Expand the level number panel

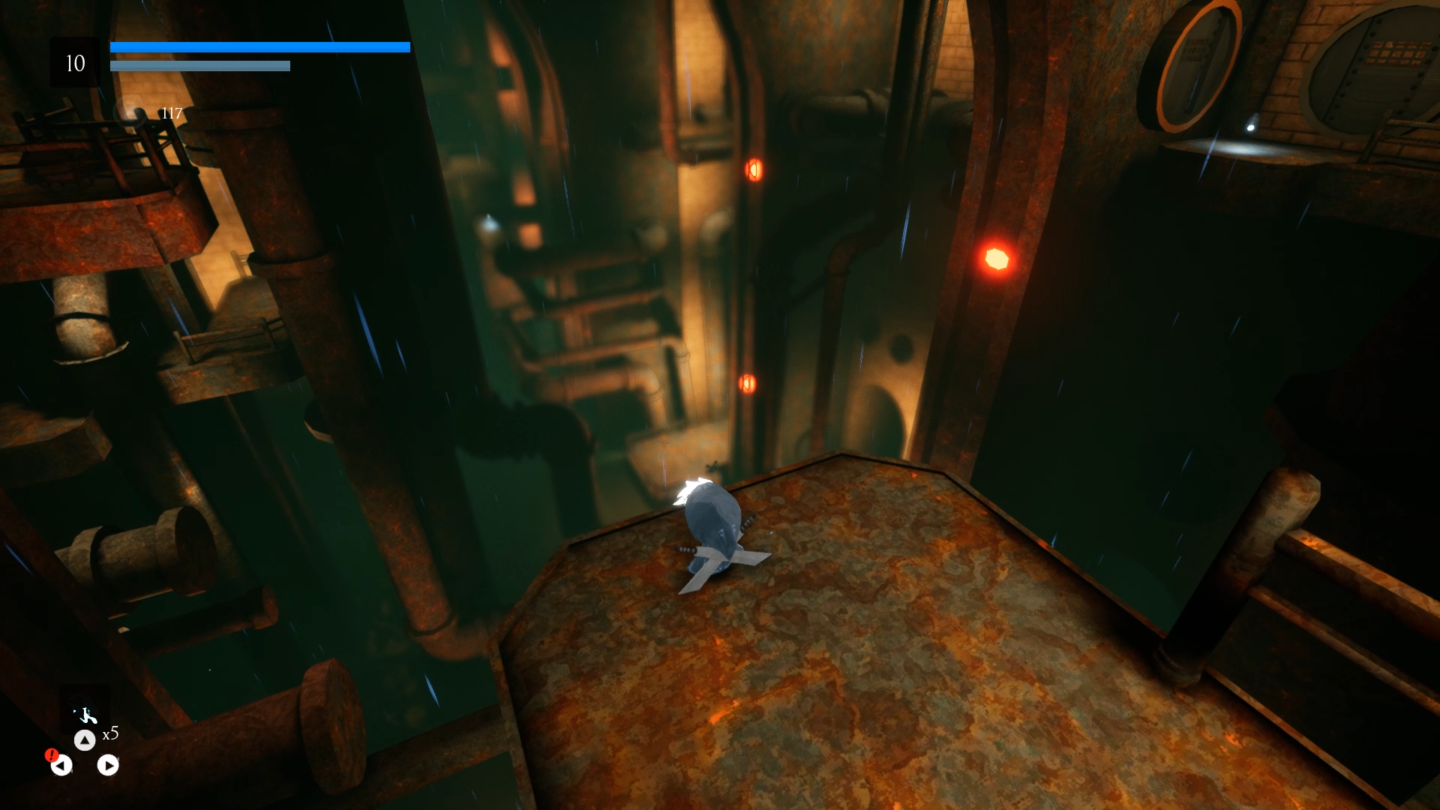(75, 63)
